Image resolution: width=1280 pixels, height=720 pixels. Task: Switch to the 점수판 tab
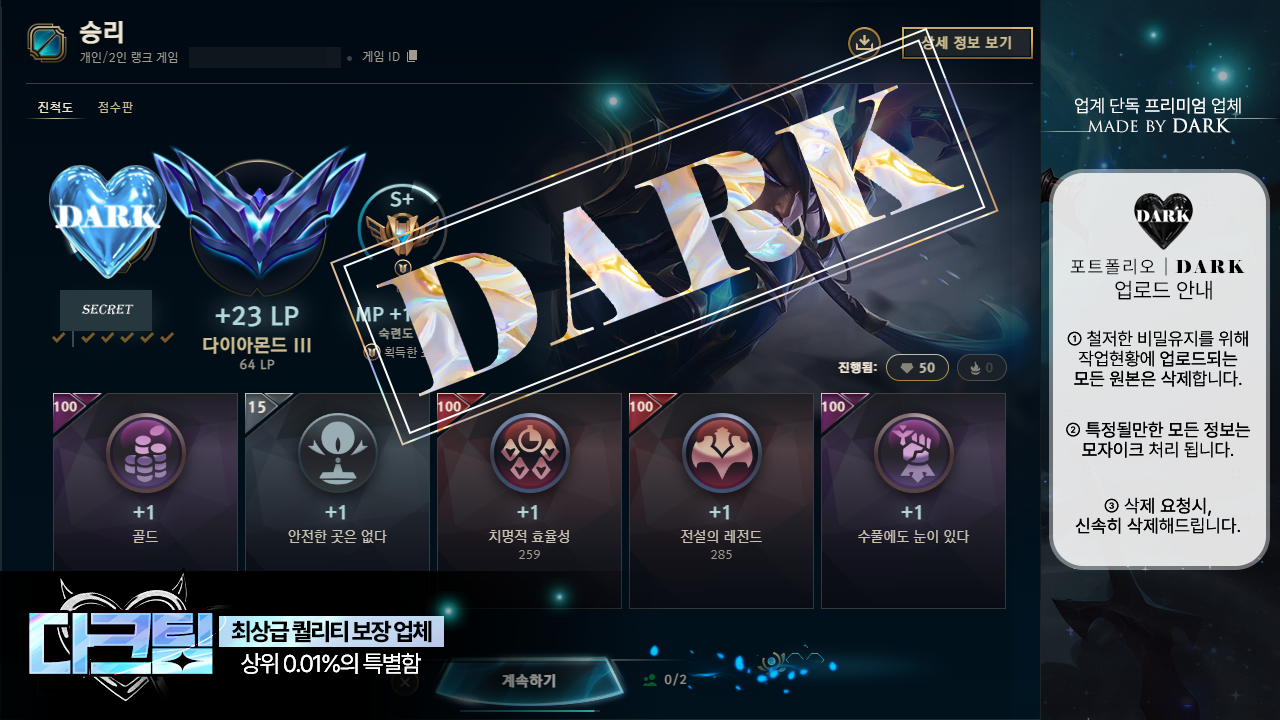(x=113, y=104)
